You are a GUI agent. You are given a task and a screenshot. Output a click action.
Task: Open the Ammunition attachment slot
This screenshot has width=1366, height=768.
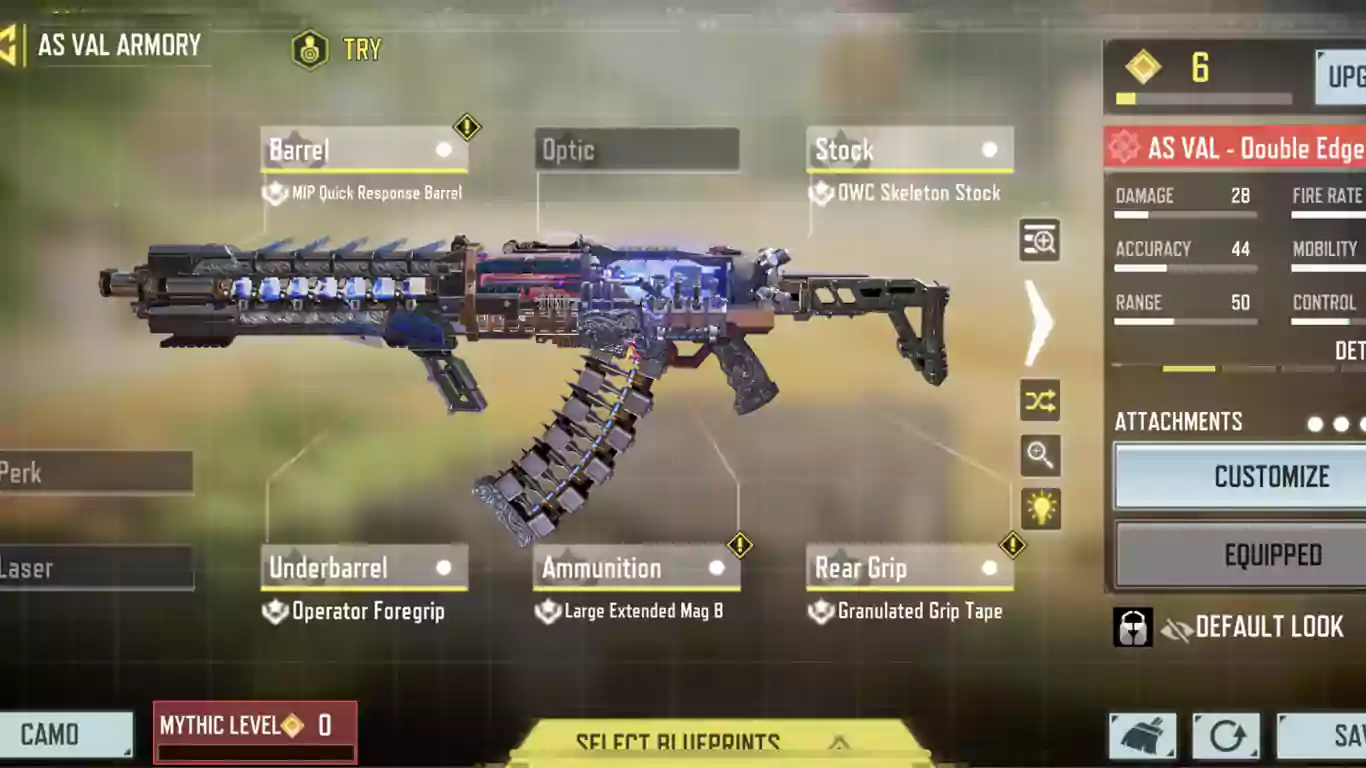point(636,568)
